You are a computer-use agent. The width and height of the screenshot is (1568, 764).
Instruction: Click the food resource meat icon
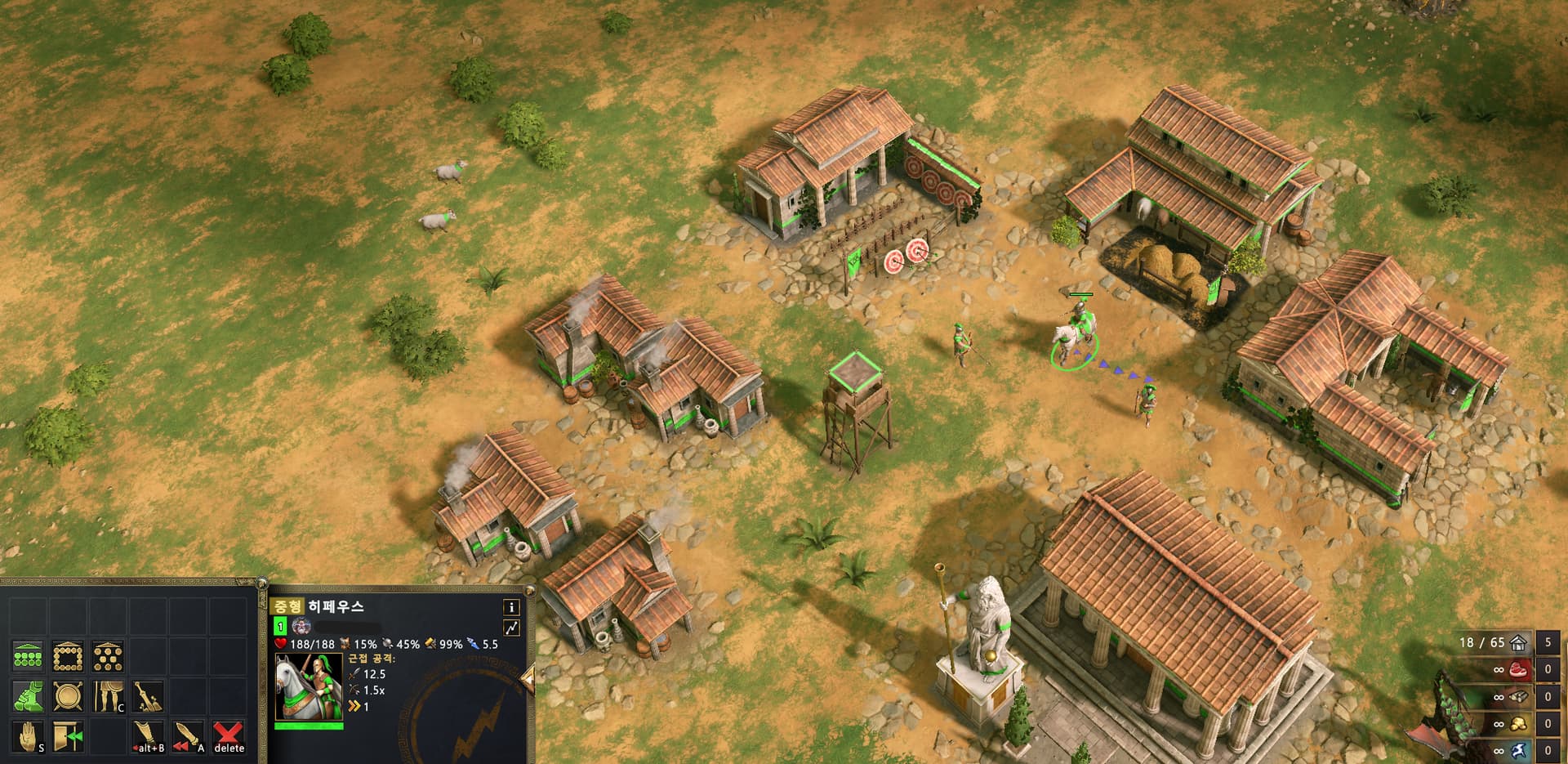(x=1520, y=669)
